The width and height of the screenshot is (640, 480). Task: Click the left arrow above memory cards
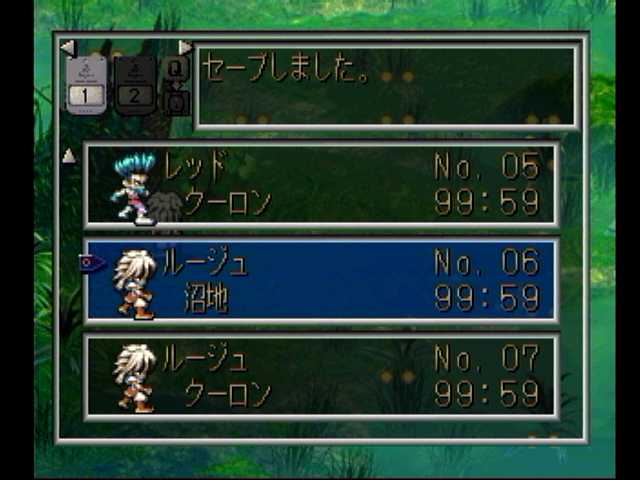tap(67, 47)
